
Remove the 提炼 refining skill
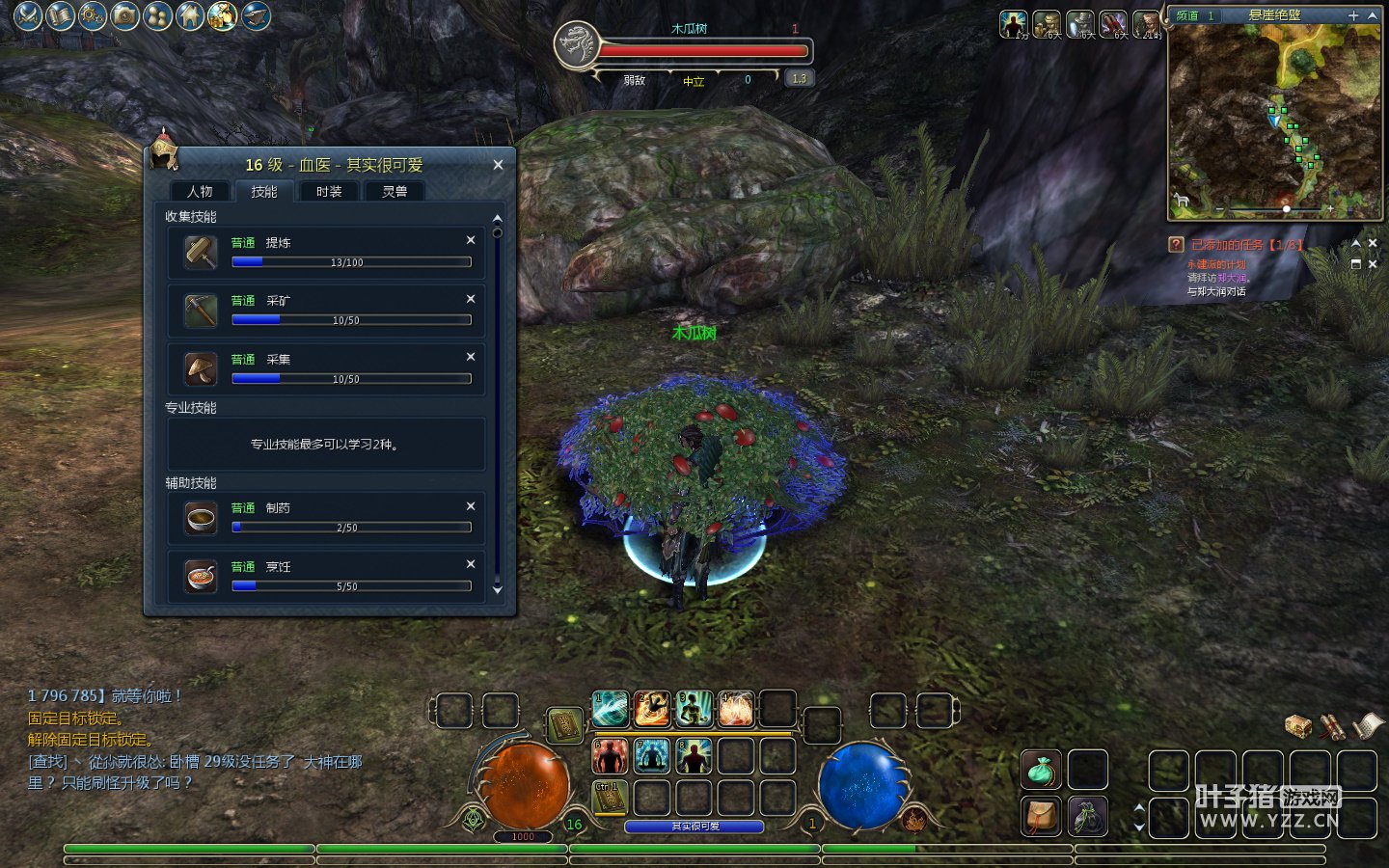pyautogui.click(x=471, y=240)
